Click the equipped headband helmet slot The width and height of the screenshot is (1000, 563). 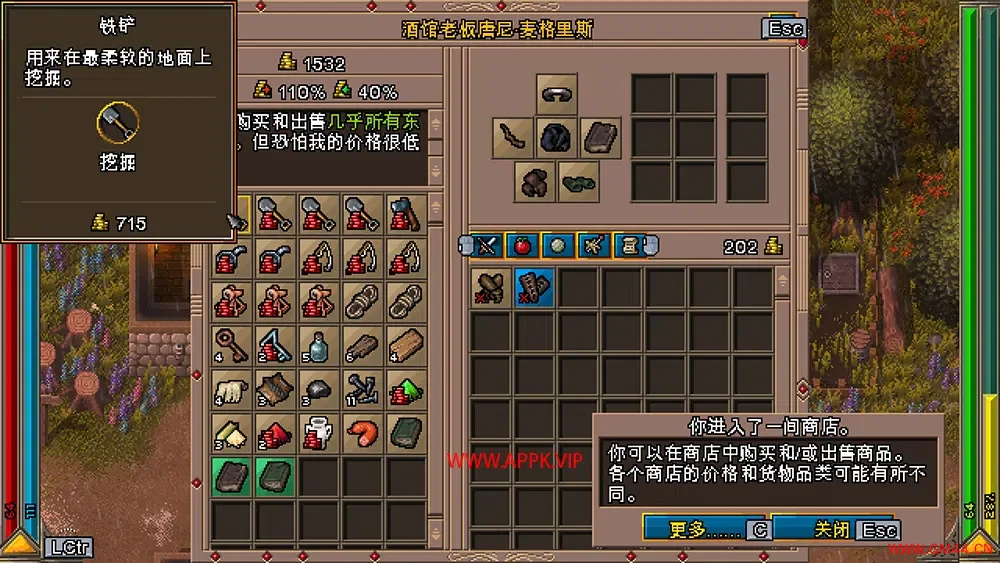[556, 94]
